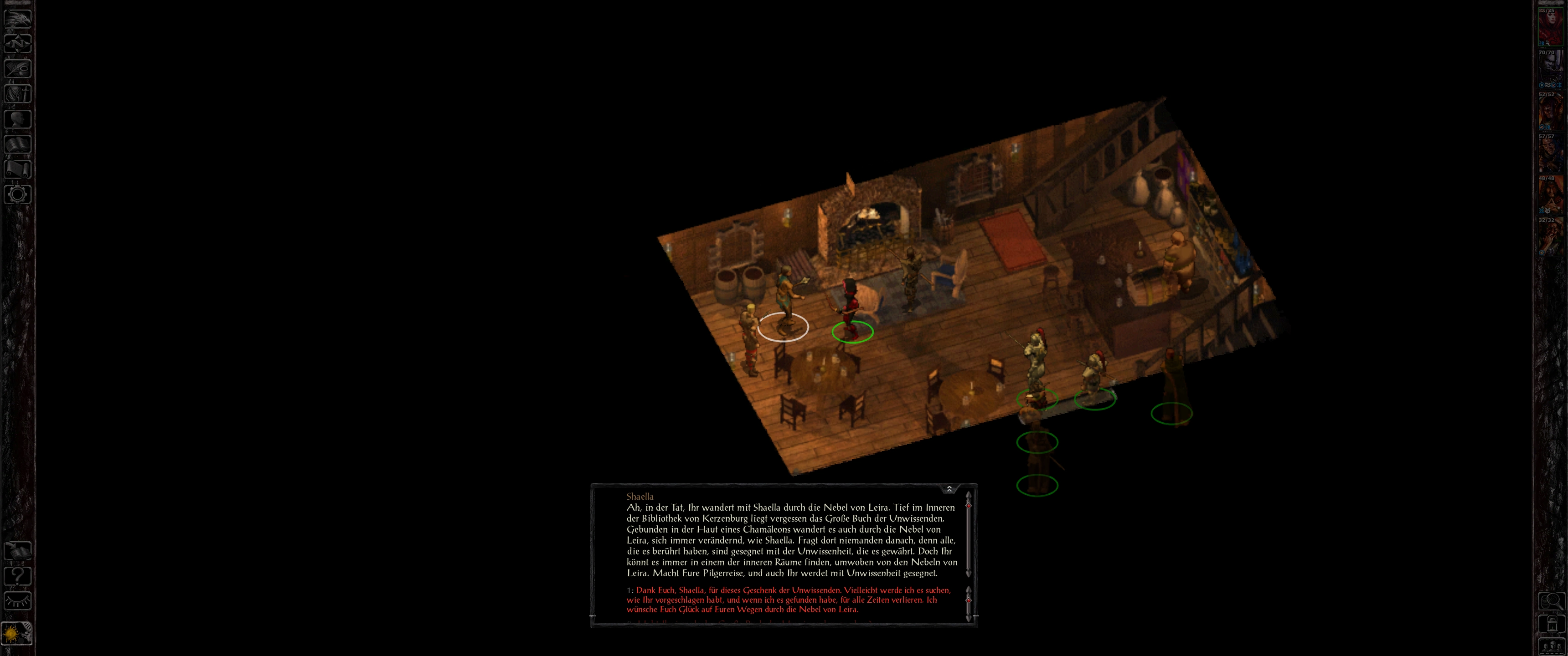Toggle the padlock button in the right sidebar
This screenshot has width=1568, height=656.
click(x=1551, y=625)
